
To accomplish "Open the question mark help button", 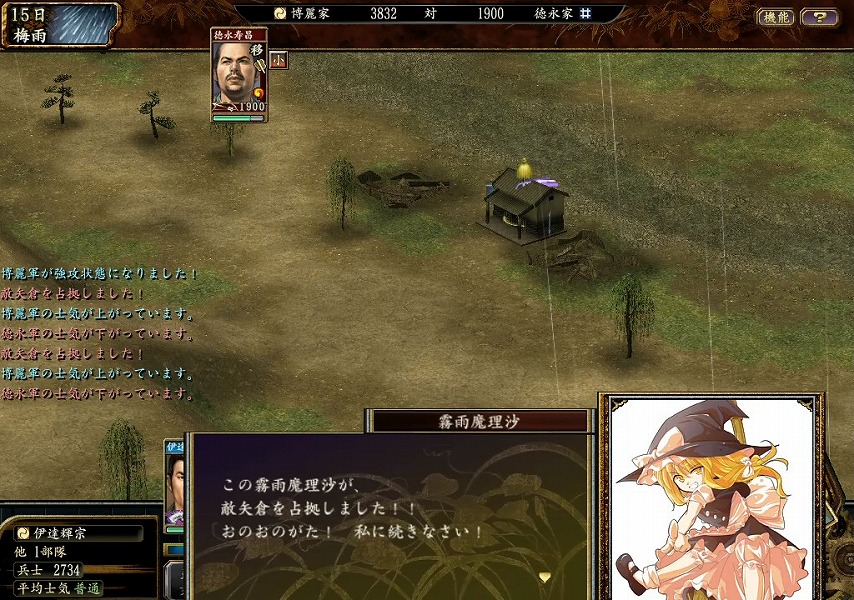I will (x=820, y=17).
